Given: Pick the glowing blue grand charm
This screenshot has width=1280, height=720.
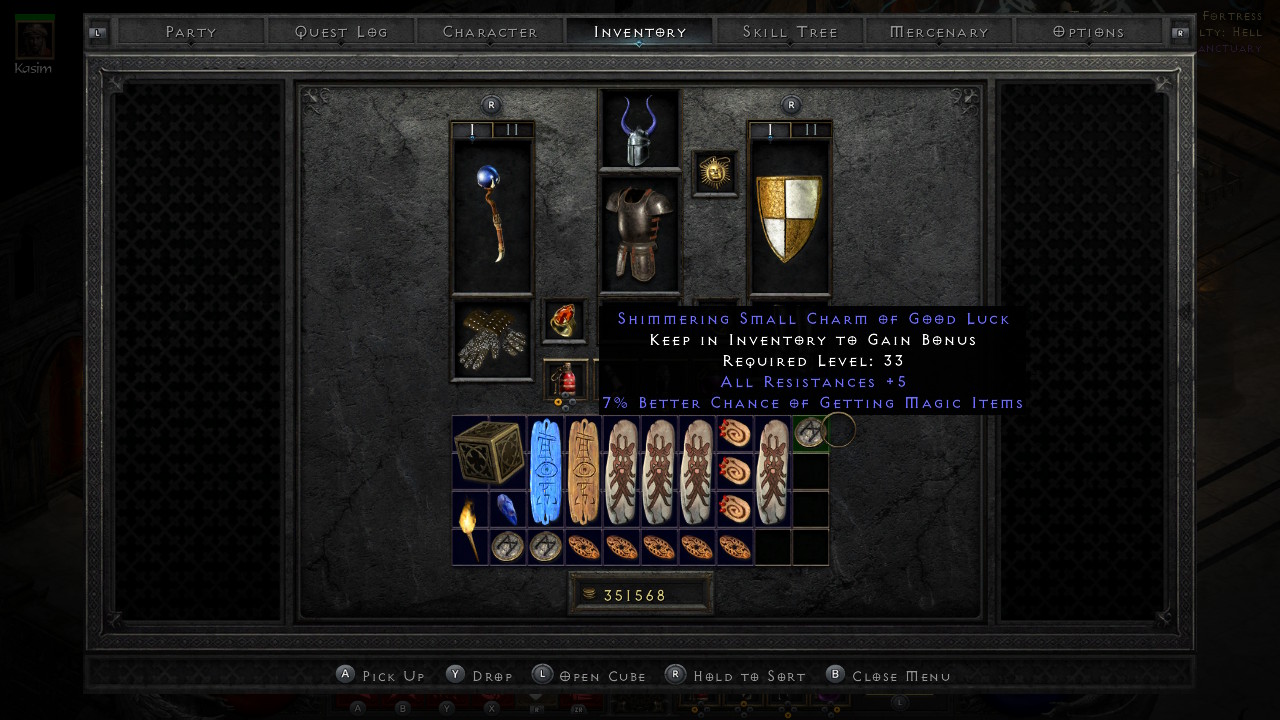Looking at the screenshot, I should 546,471.
